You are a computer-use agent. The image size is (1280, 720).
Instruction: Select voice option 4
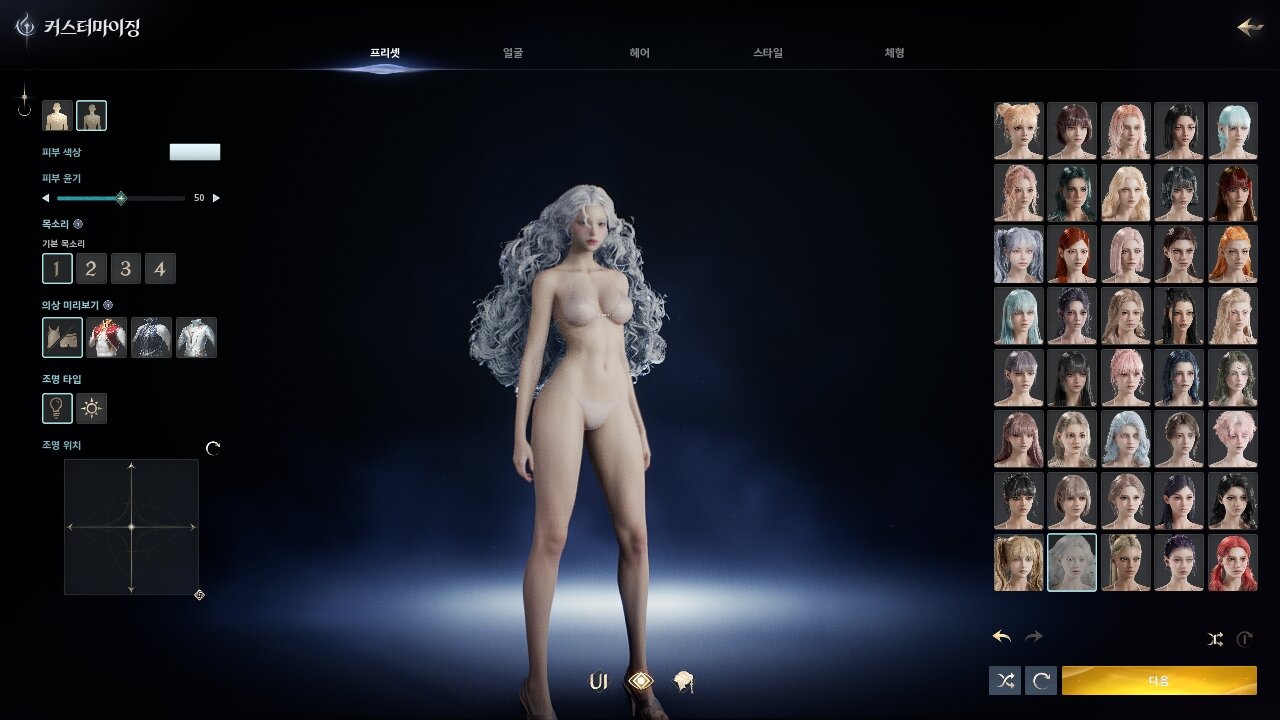point(160,268)
